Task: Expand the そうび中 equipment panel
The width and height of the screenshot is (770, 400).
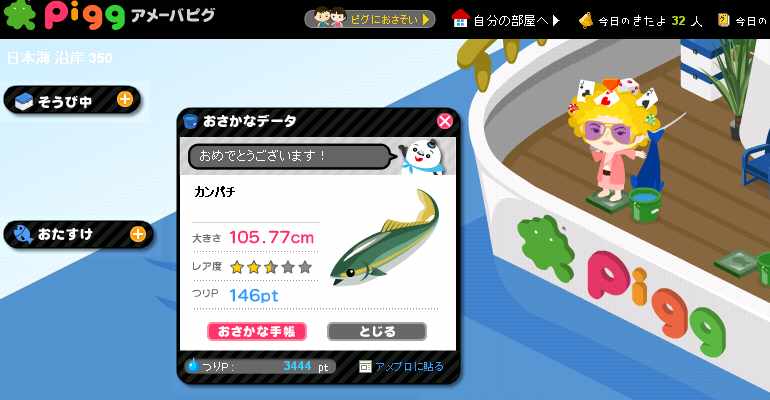Action: 125,99
